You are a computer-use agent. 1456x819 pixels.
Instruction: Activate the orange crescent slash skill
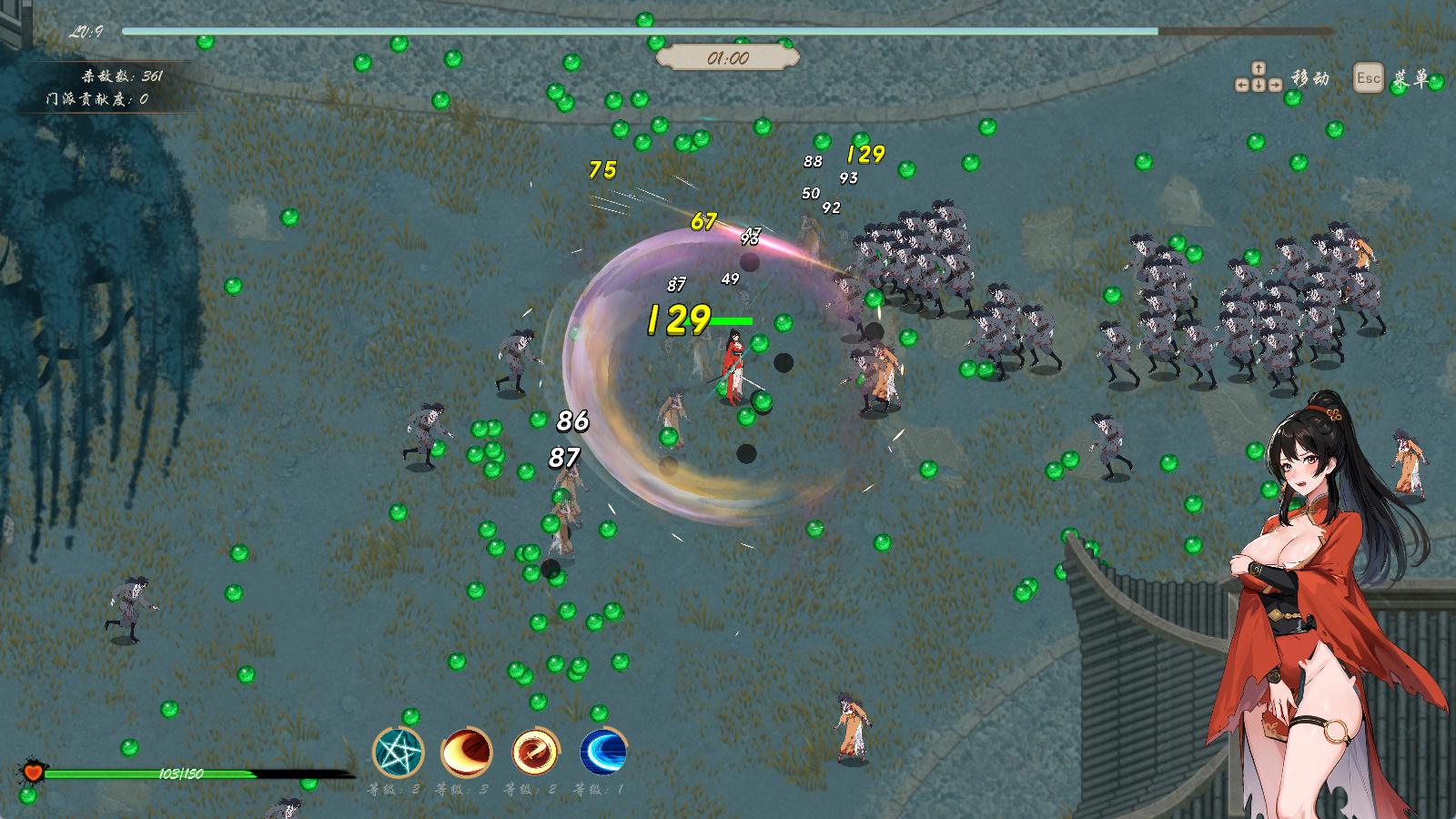[x=467, y=753]
